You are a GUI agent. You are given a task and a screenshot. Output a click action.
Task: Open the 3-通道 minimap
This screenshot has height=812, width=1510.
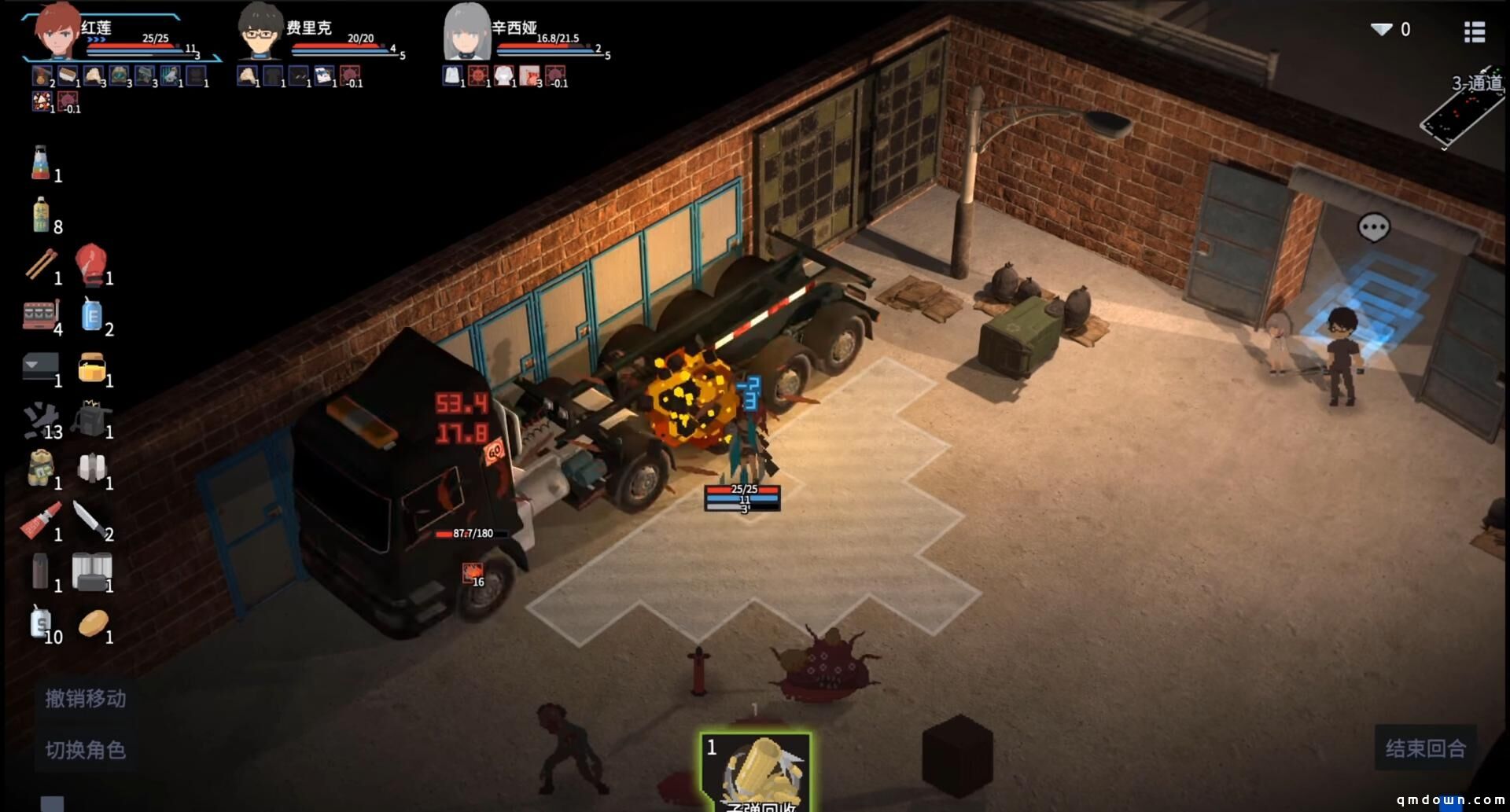(x=1463, y=110)
